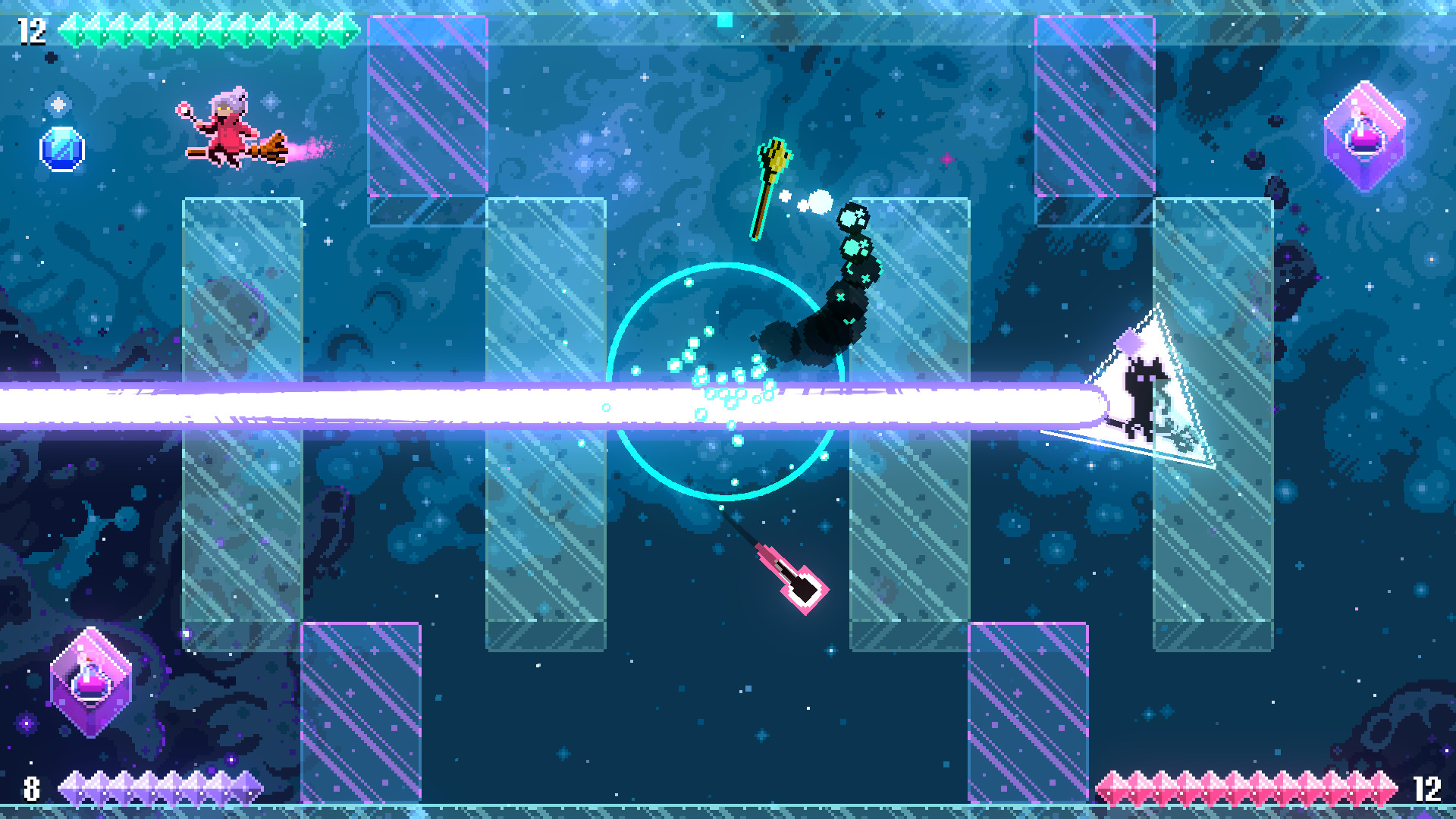
Task: Click the purple potion cube at bottom left
Action: point(91,682)
